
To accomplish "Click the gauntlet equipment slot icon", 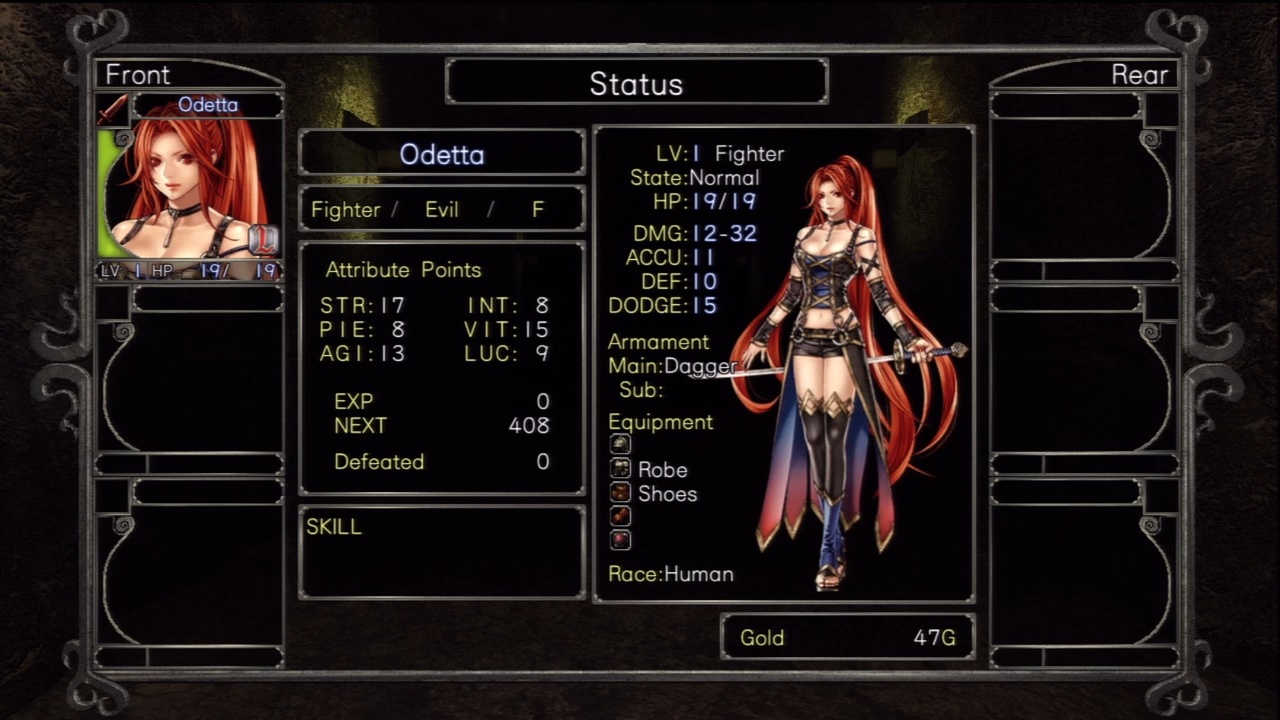I will click(x=620, y=516).
